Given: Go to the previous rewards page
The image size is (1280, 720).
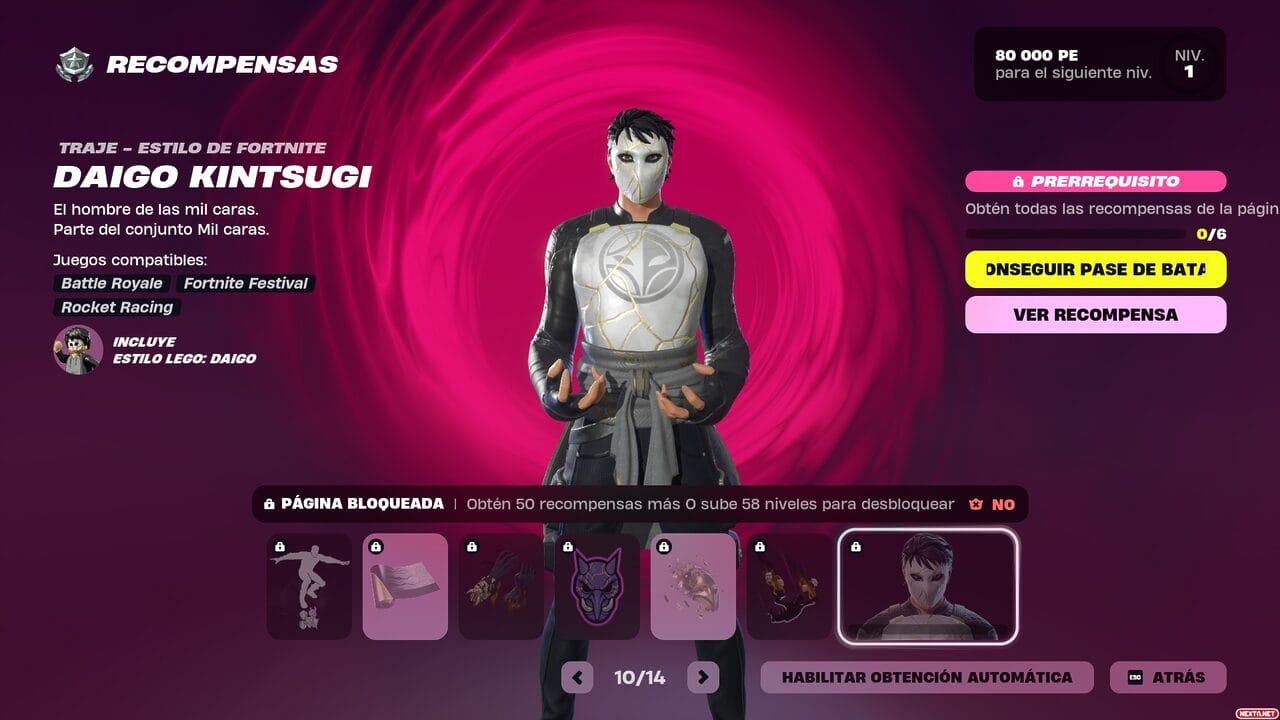Looking at the screenshot, I should coord(577,677).
